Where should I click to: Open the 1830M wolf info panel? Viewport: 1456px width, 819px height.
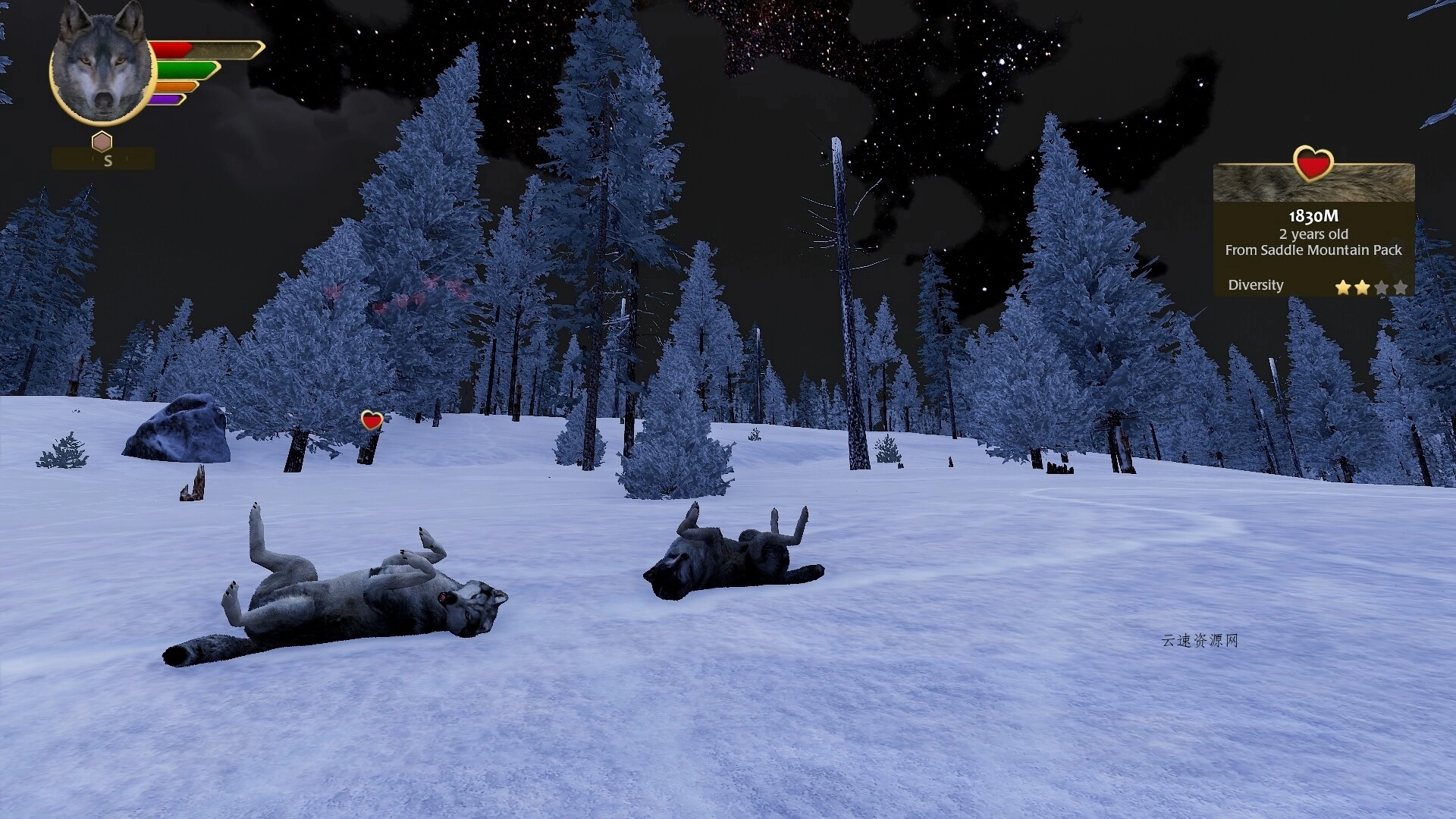(1313, 235)
